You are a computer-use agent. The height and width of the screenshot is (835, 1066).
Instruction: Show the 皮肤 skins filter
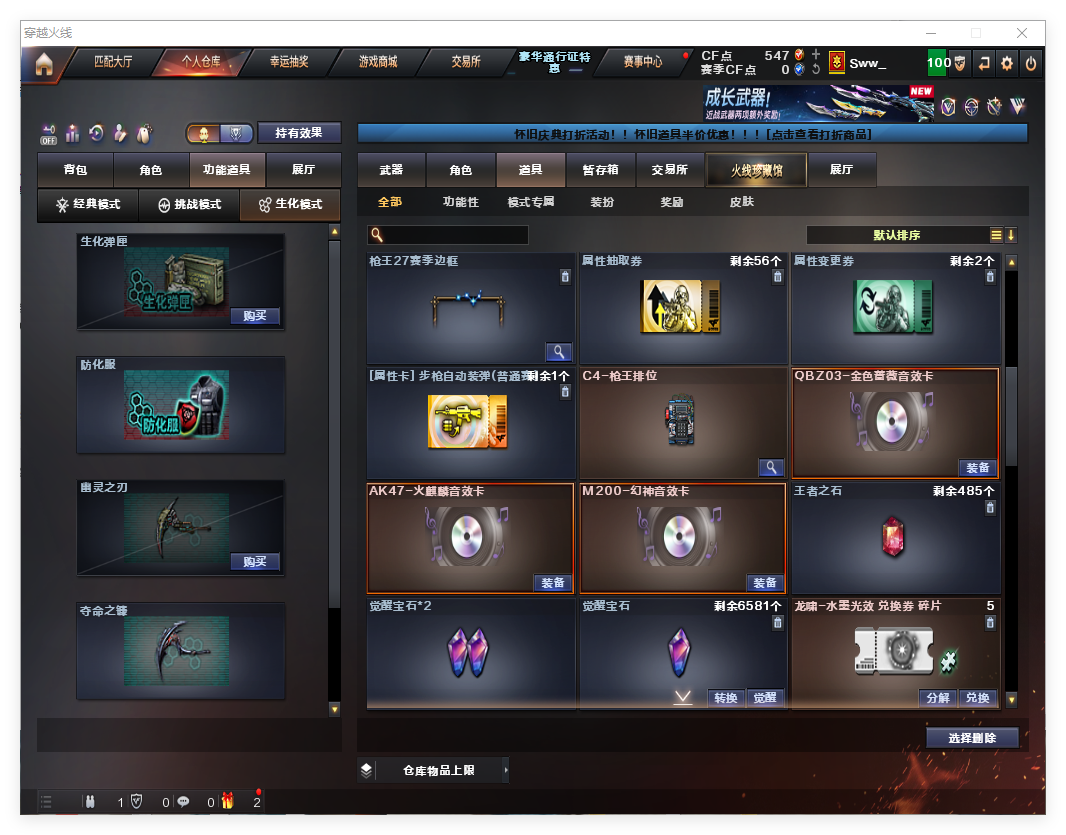pos(741,202)
